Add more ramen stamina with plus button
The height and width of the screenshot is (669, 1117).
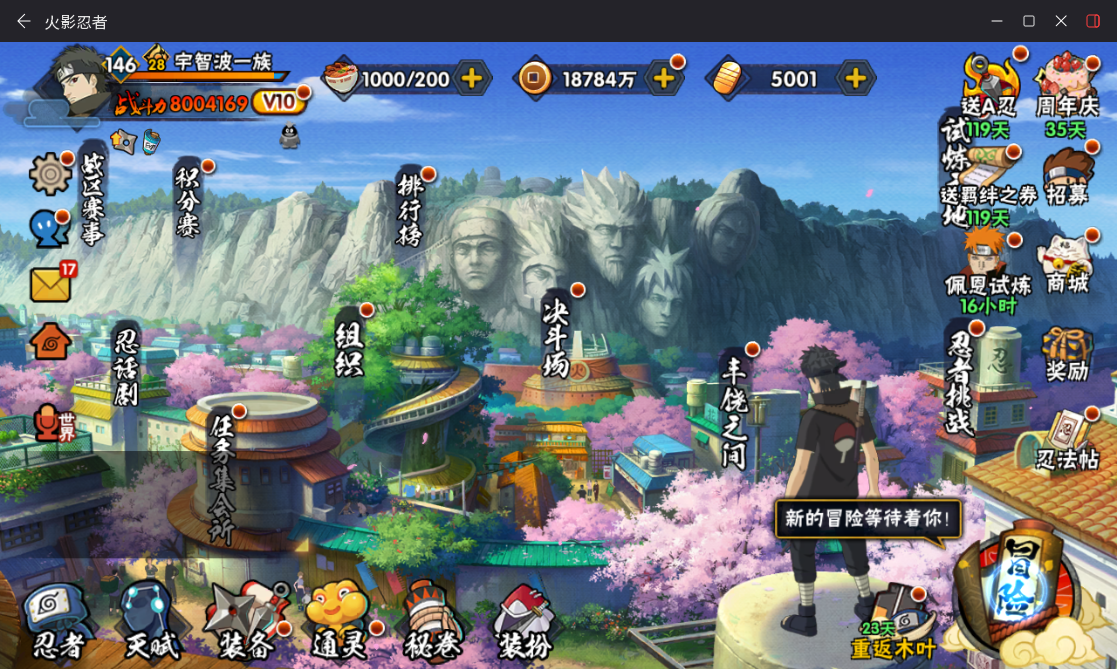point(471,79)
